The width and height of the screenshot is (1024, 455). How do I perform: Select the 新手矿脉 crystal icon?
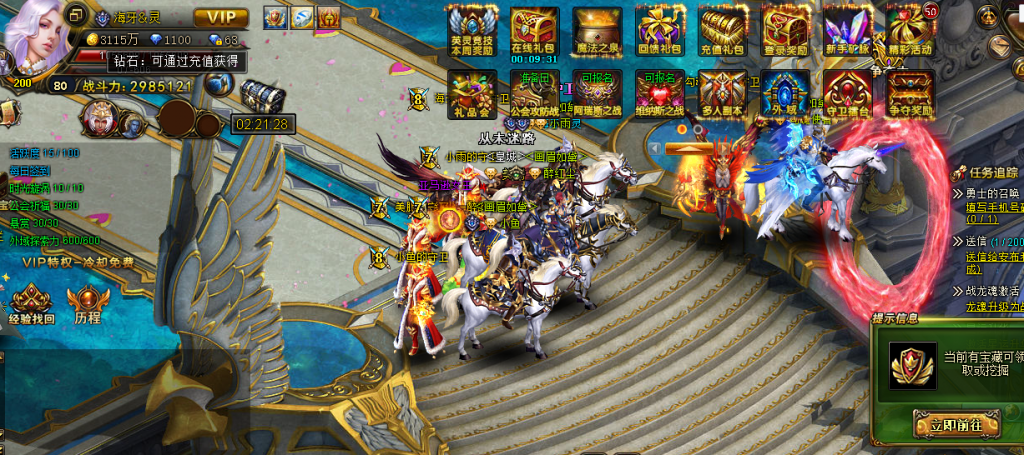tap(847, 29)
